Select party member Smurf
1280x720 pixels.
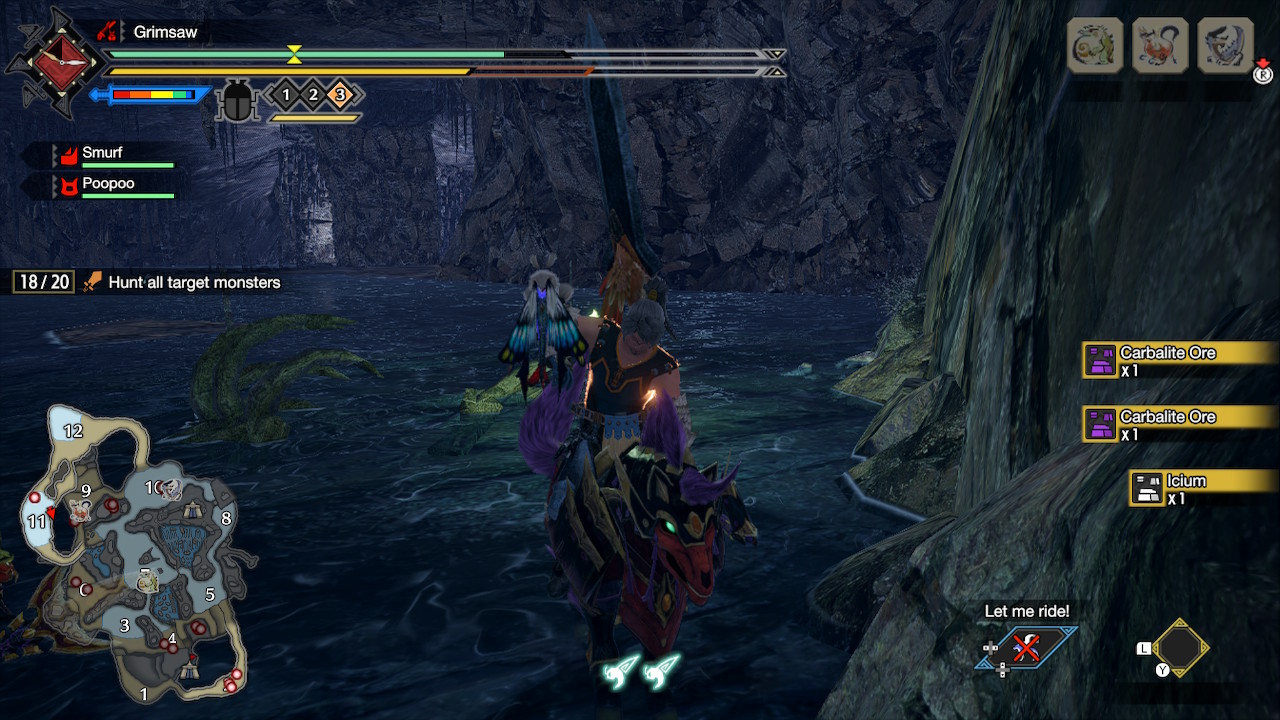pos(102,154)
